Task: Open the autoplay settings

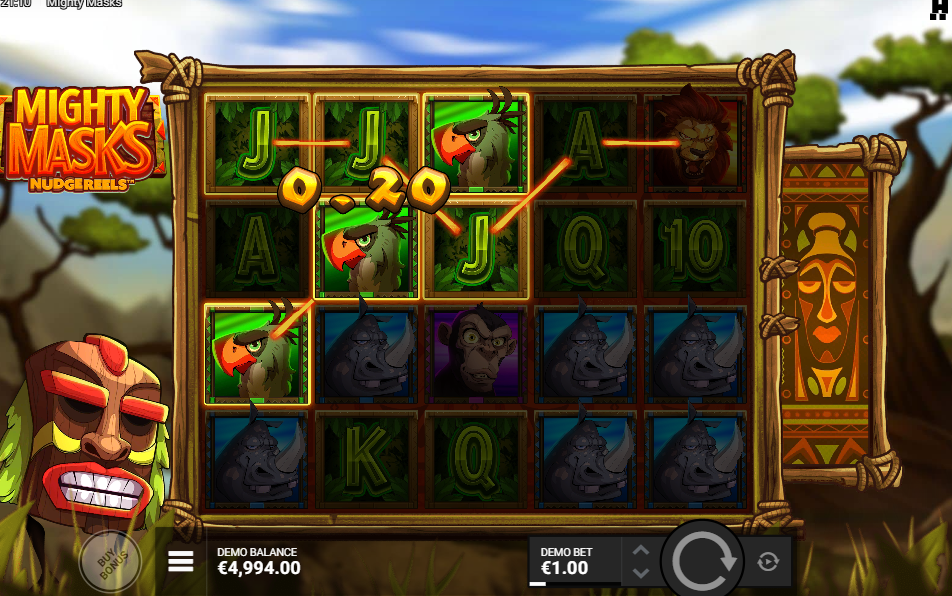Action: click(768, 562)
